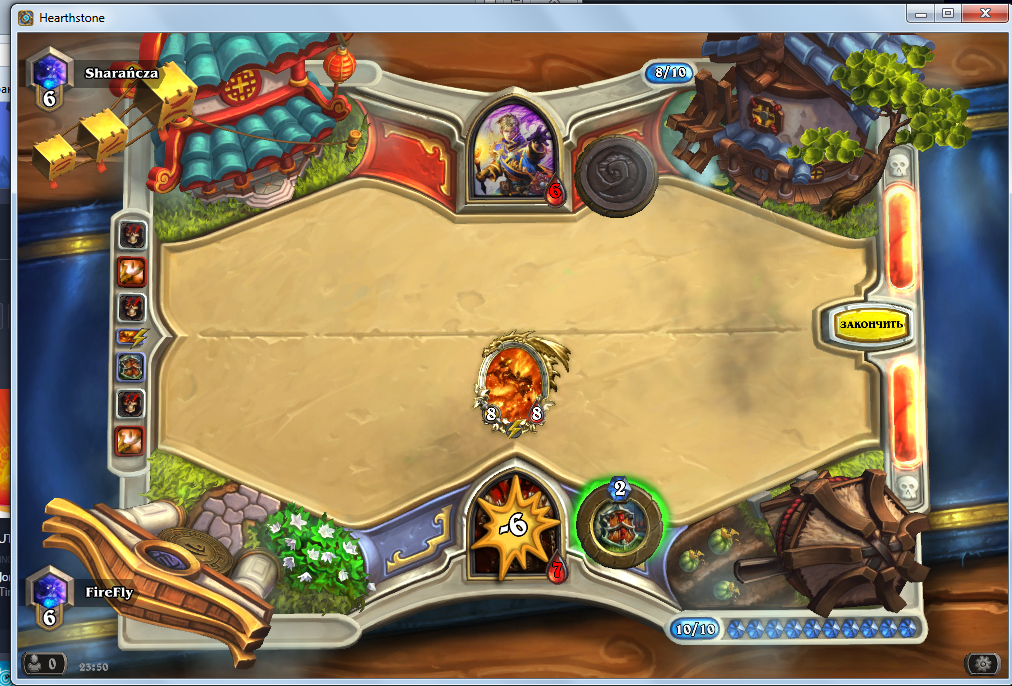Screen dimensions: 1012x686
Task: Close the Hearthstone window
Action: (x=985, y=12)
